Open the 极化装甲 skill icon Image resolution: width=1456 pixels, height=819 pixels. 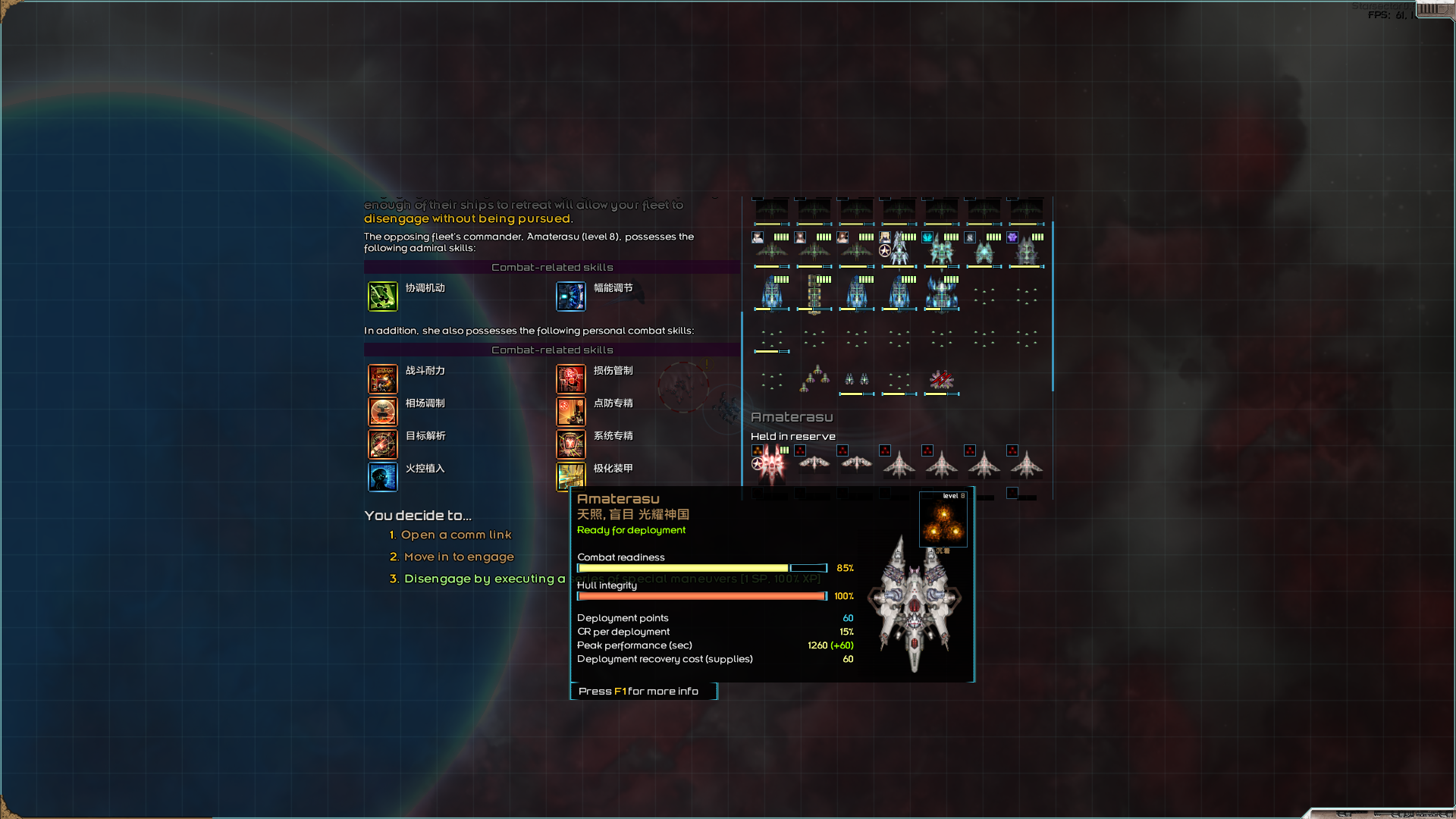click(x=571, y=477)
